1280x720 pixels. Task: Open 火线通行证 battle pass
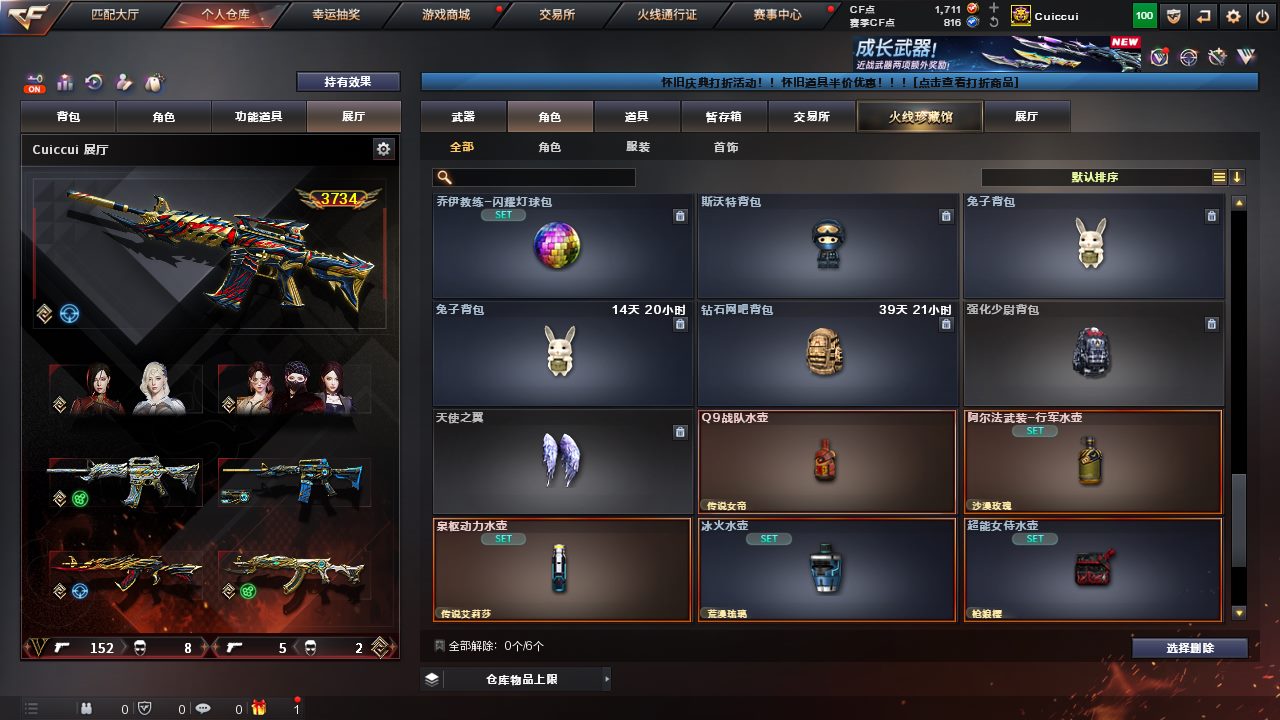[x=666, y=15]
